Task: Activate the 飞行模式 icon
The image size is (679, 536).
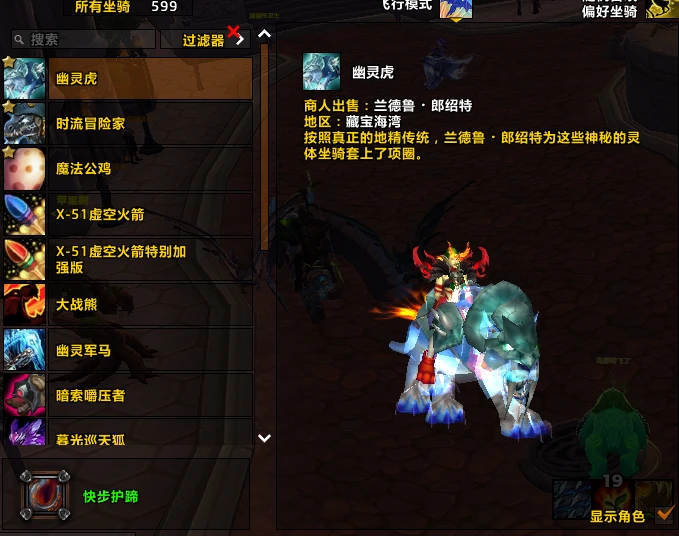Action: pos(456,8)
